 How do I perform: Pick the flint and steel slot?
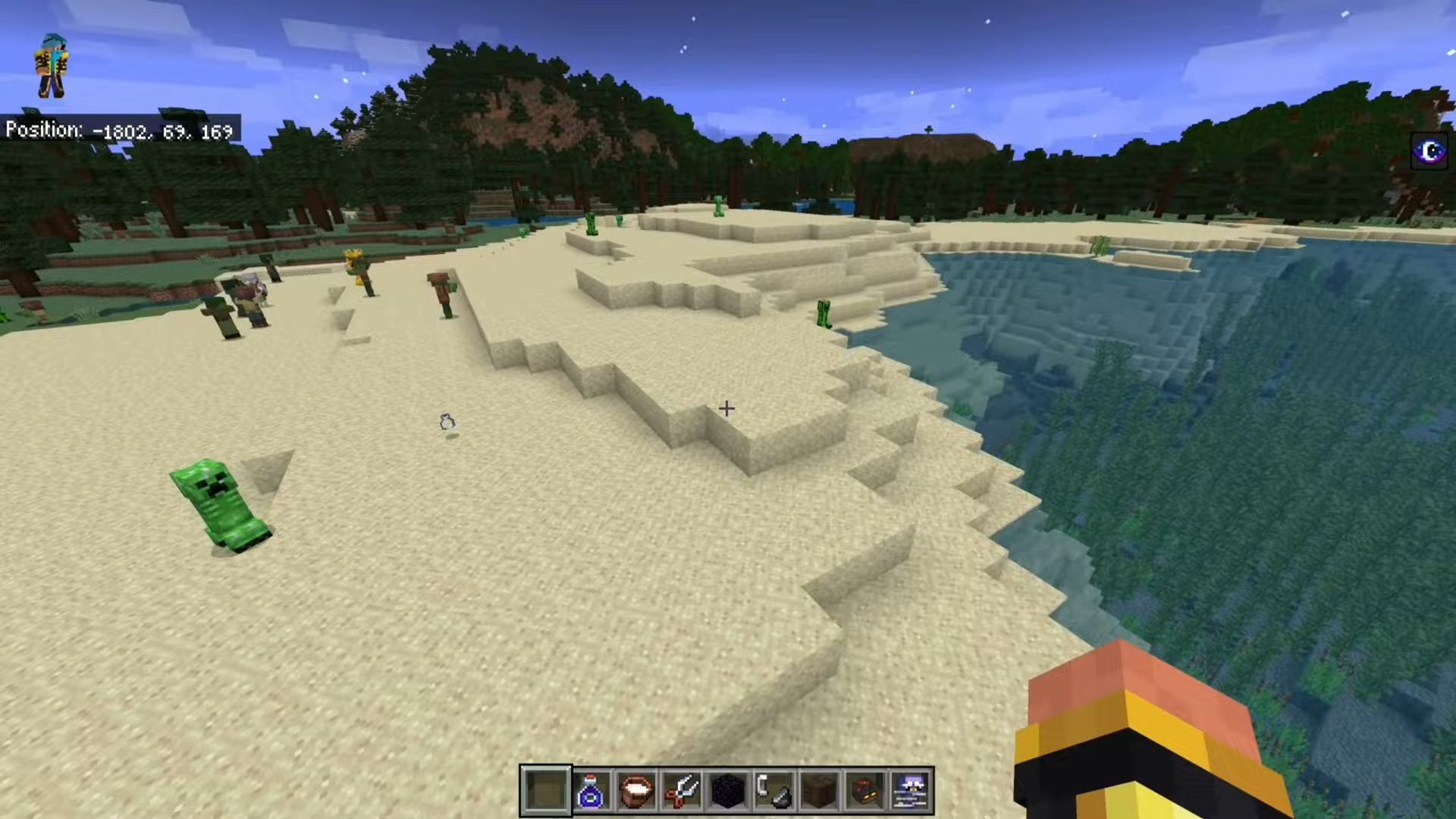point(773,791)
